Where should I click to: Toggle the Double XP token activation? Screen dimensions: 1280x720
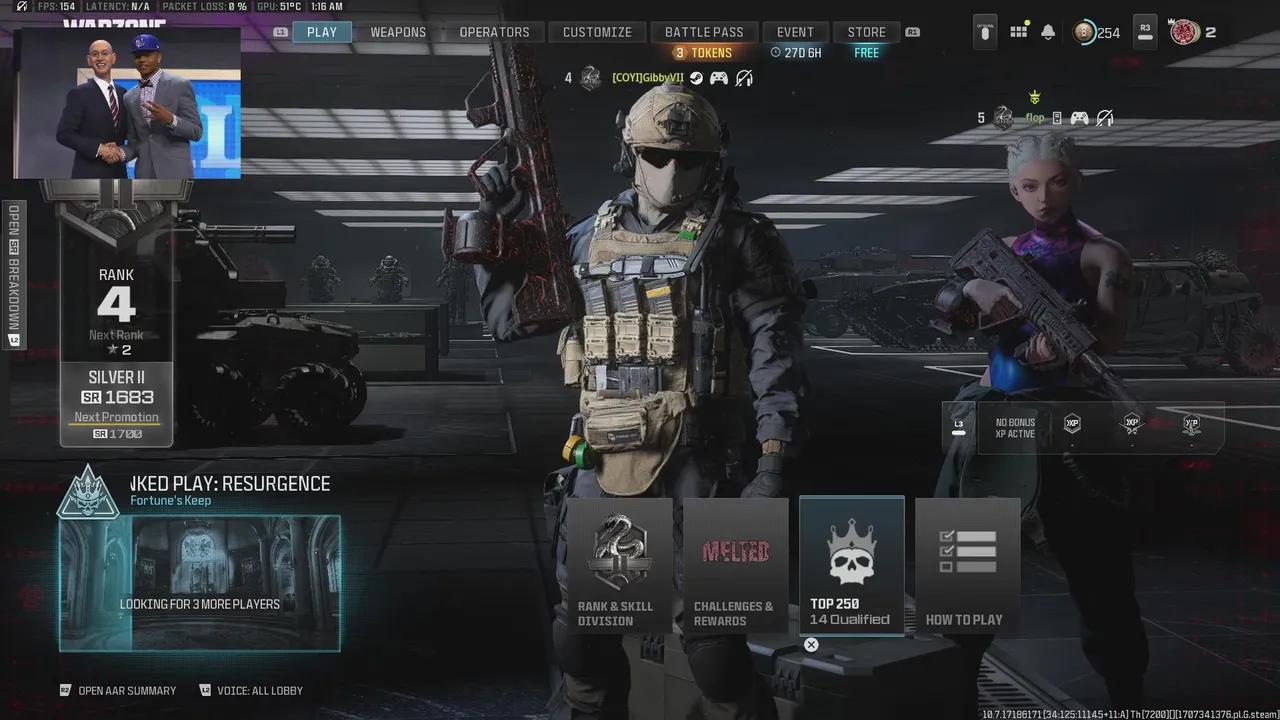pos(1071,424)
